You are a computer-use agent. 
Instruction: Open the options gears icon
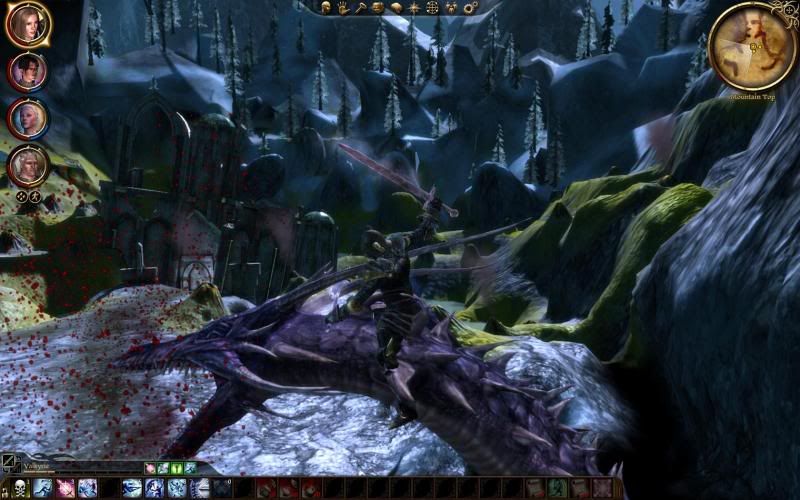(469, 8)
